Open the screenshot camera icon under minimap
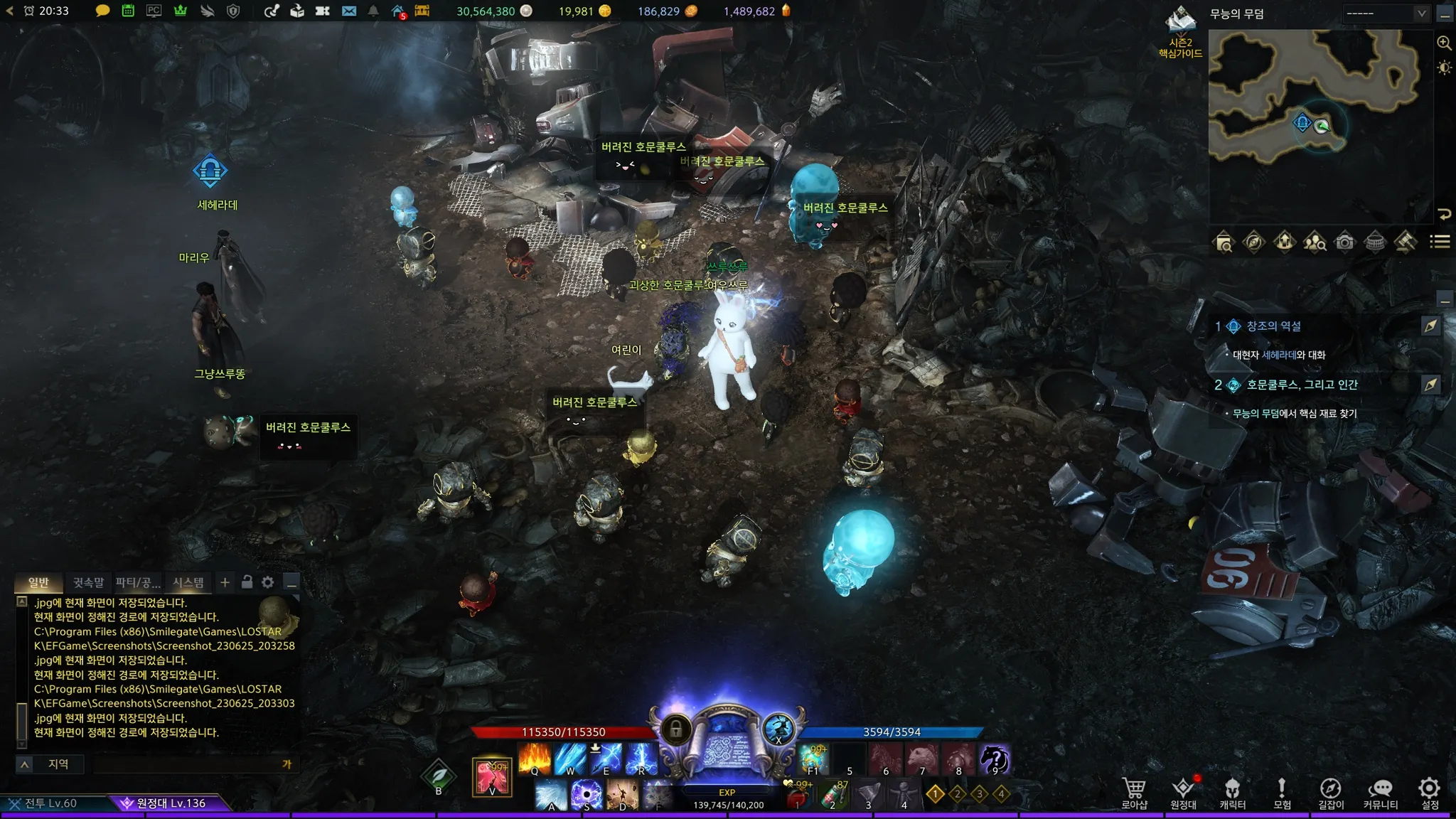 coord(1344,242)
